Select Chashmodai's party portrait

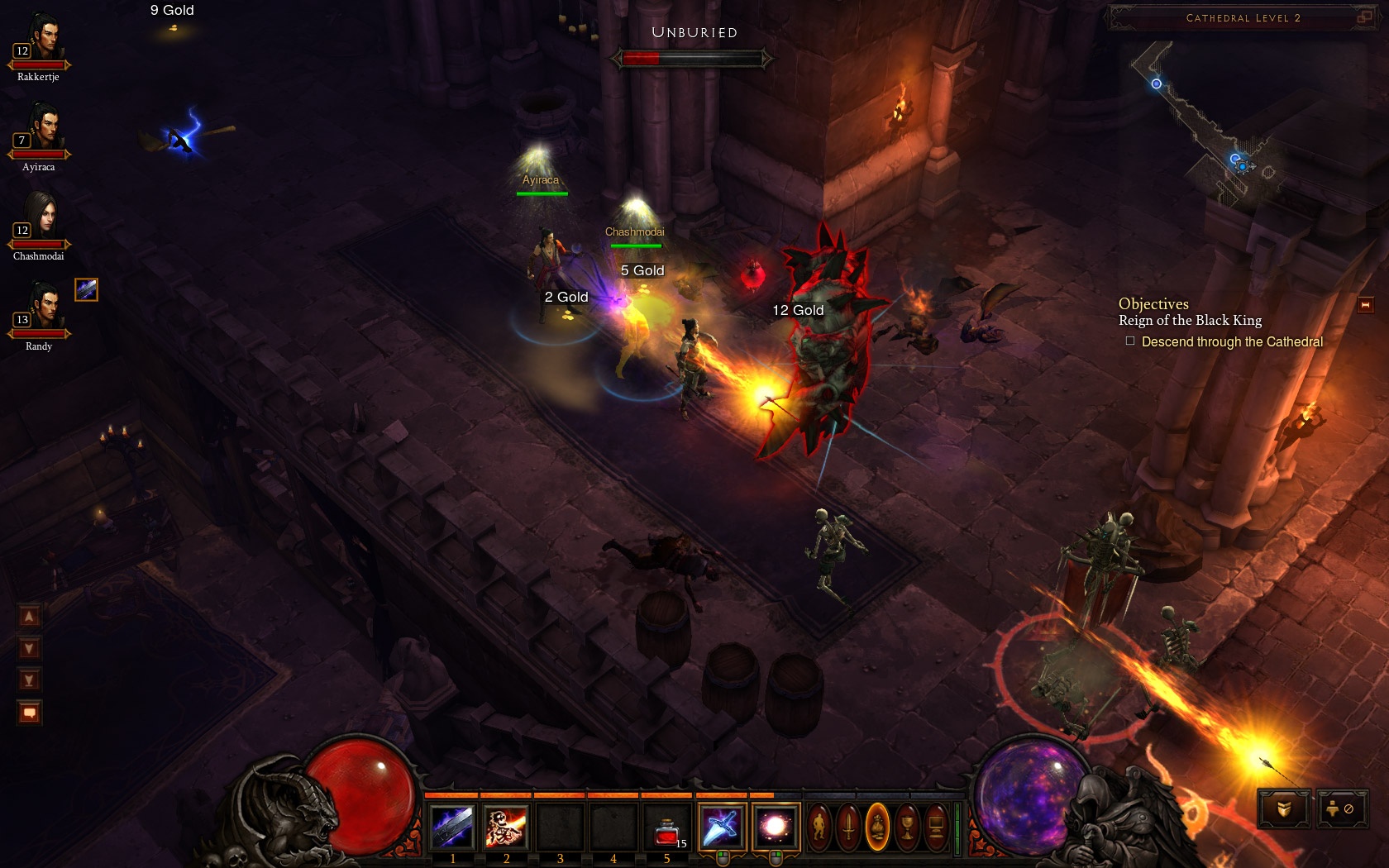tap(40, 220)
